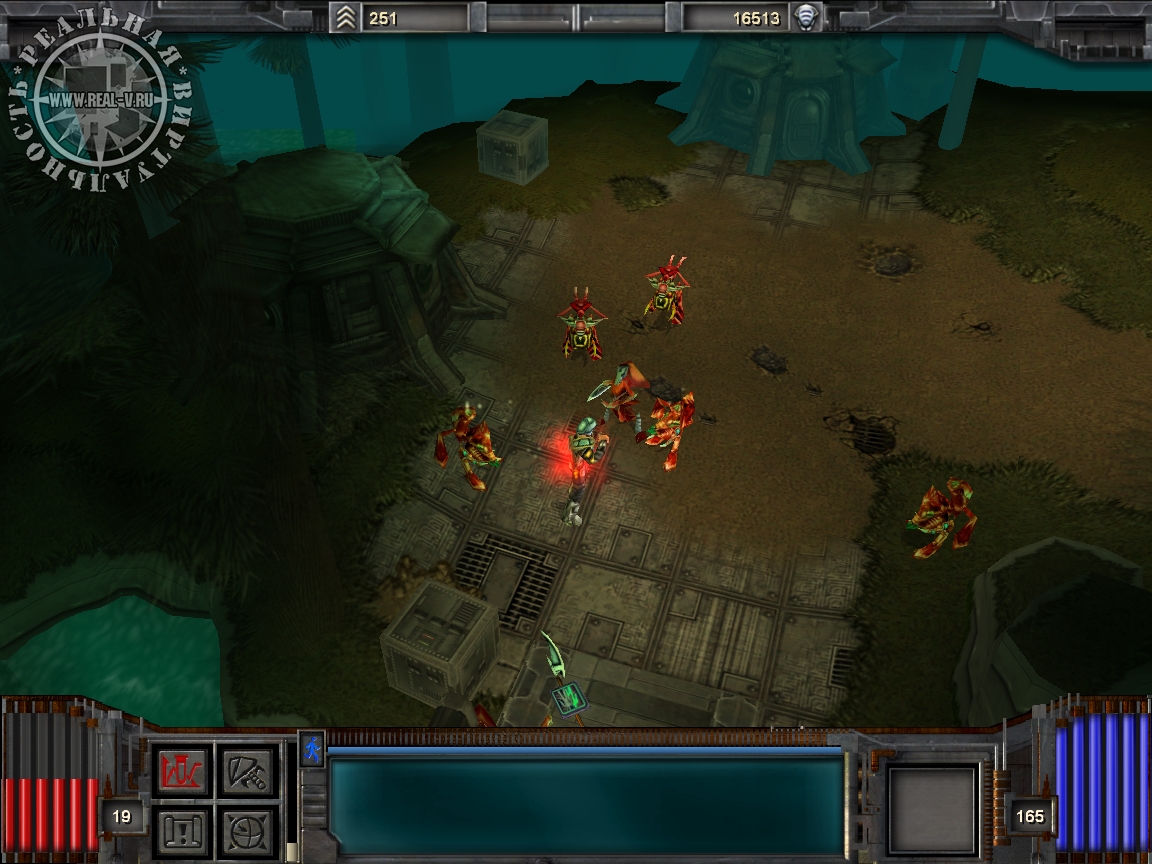The height and width of the screenshot is (864, 1152).
Task: Select the empty square item slot
Action: coord(933,809)
